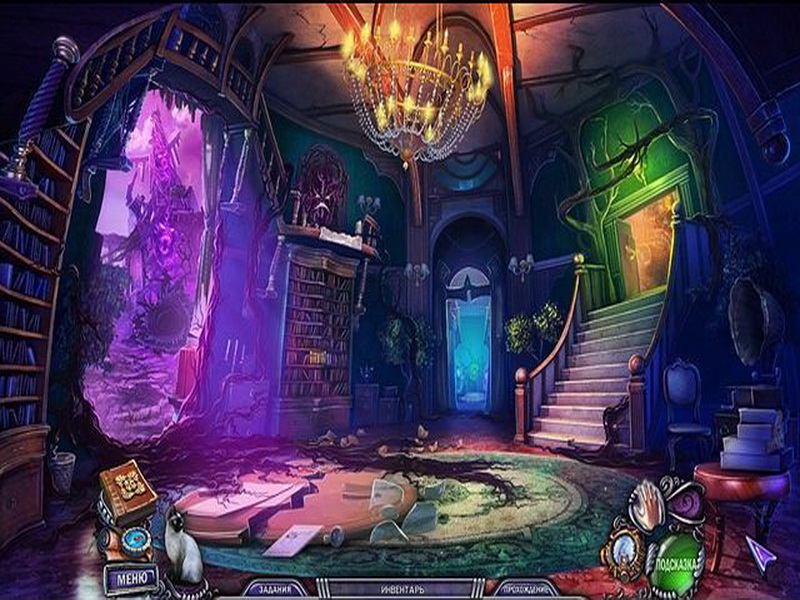This screenshot has width=800, height=600.
Task: Open the journal book icon
Action: click(x=126, y=491)
